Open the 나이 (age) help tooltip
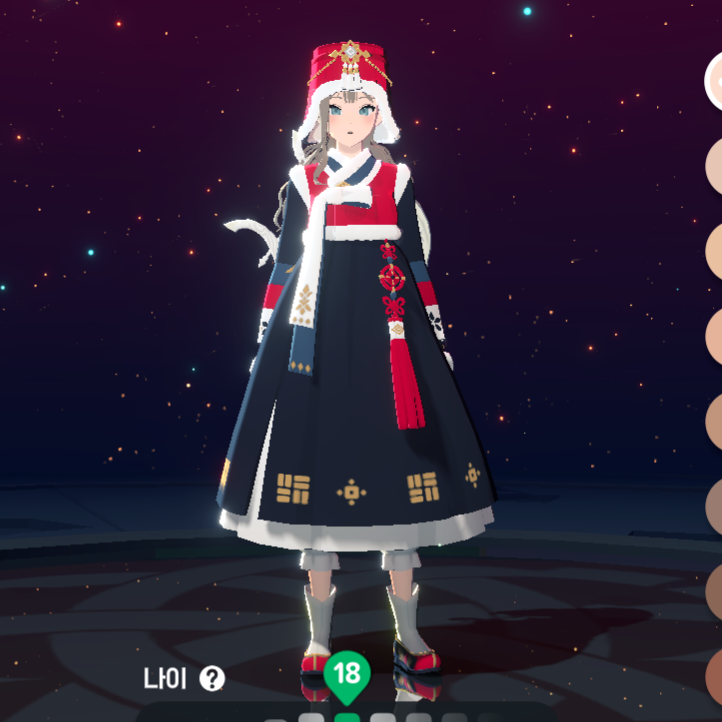Image resolution: width=722 pixels, height=722 pixels. tap(212, 679)
